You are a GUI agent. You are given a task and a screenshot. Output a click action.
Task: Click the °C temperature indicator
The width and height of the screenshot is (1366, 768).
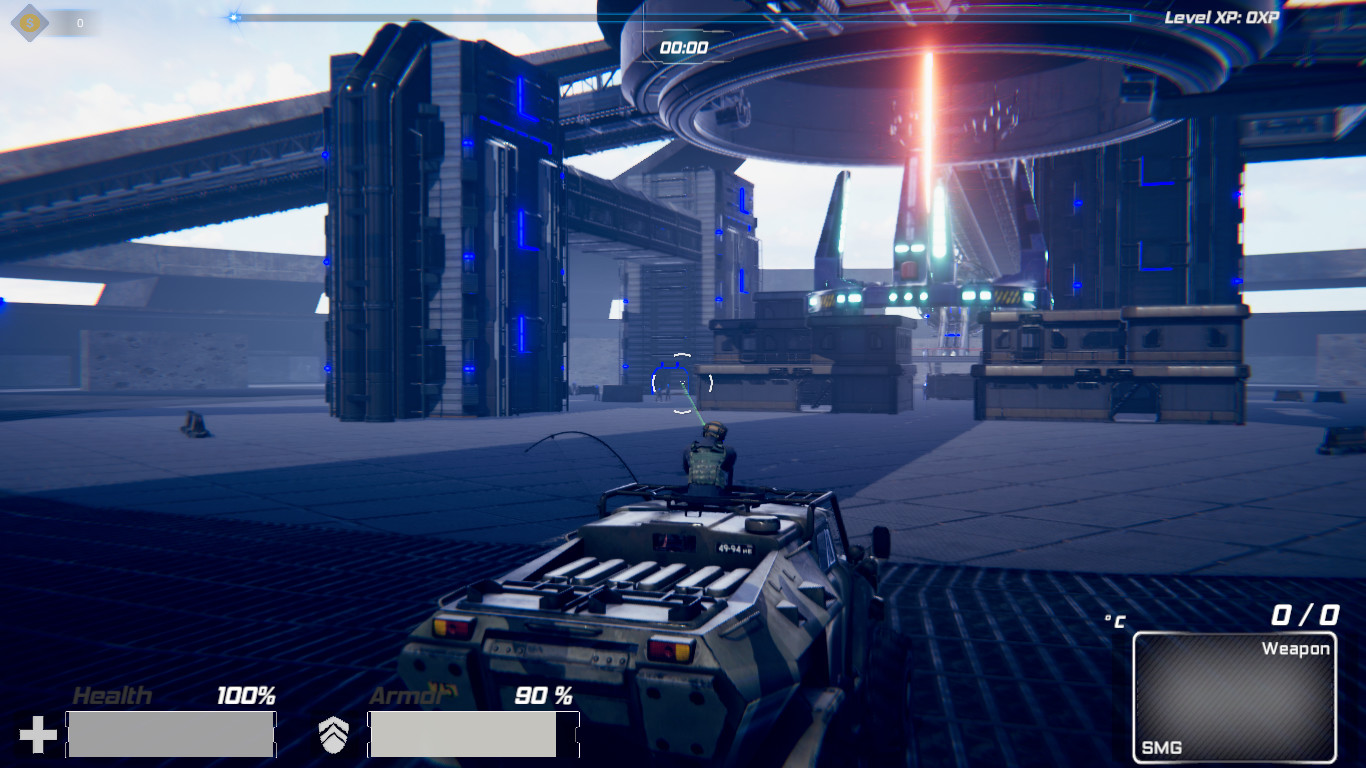coord(1113,618)
